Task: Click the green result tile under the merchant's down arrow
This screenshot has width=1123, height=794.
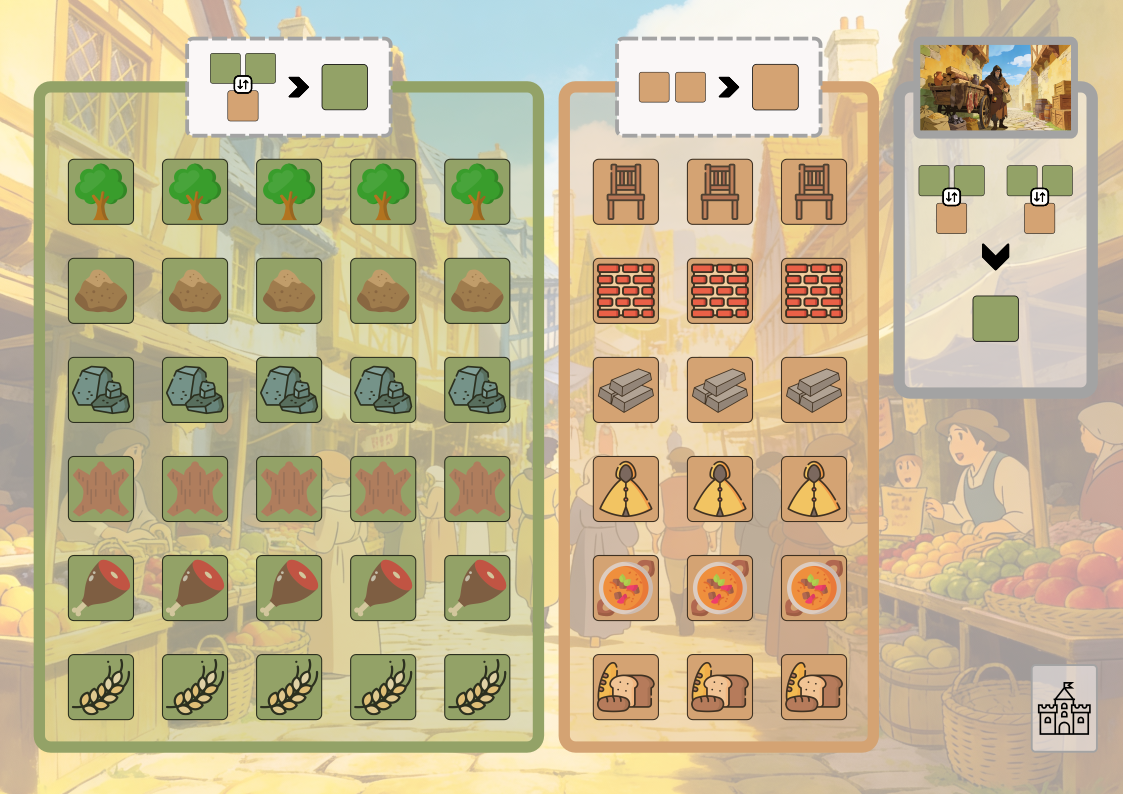Action: pos(995,319)
